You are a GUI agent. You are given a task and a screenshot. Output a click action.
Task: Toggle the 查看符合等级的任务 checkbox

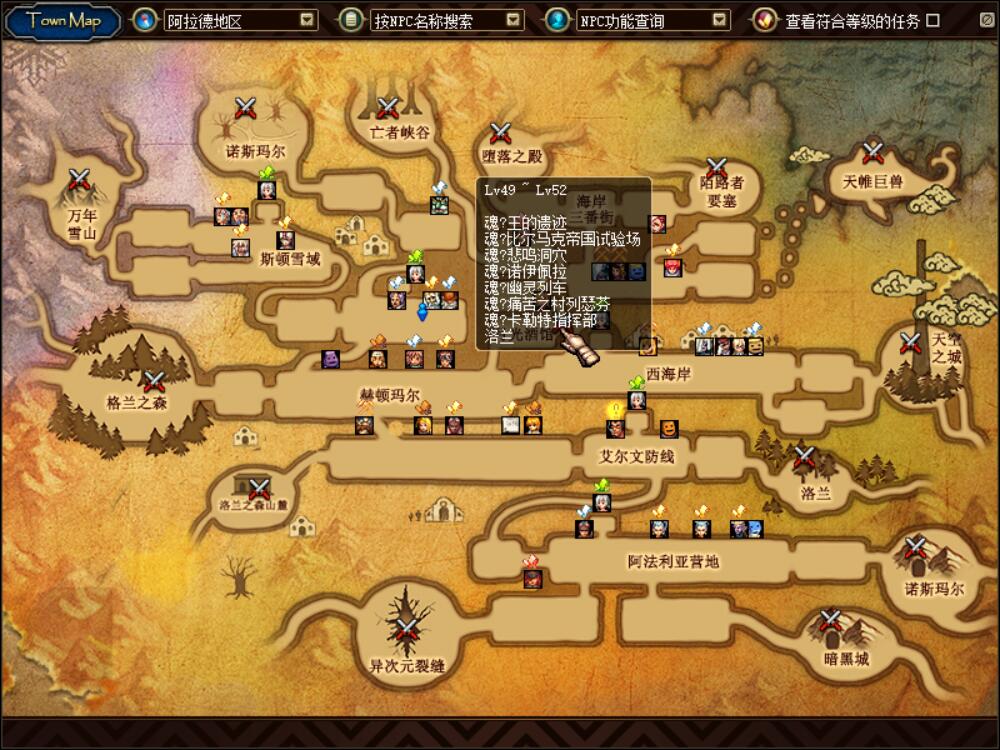(933, 20)
